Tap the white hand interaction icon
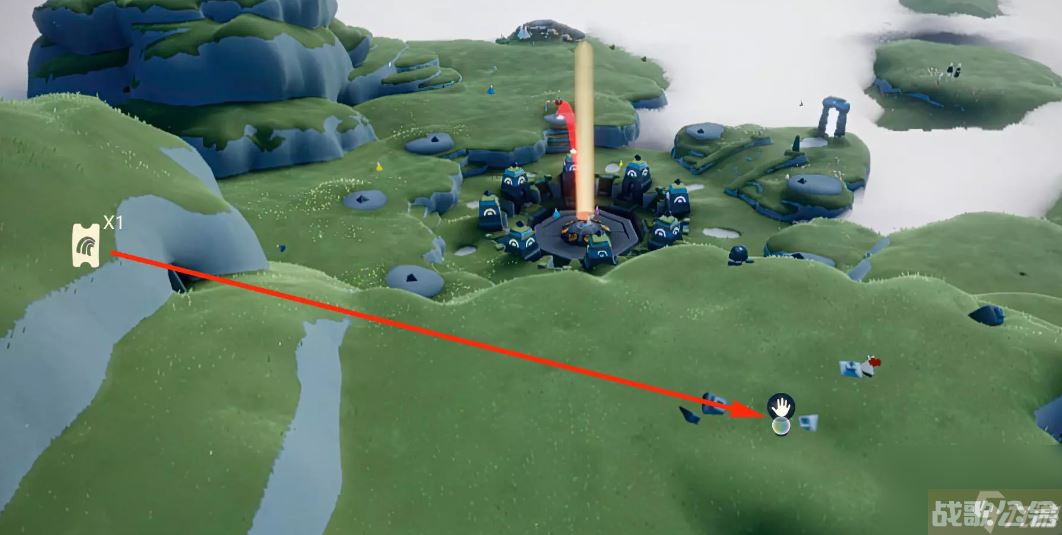 tap(780, 406)
